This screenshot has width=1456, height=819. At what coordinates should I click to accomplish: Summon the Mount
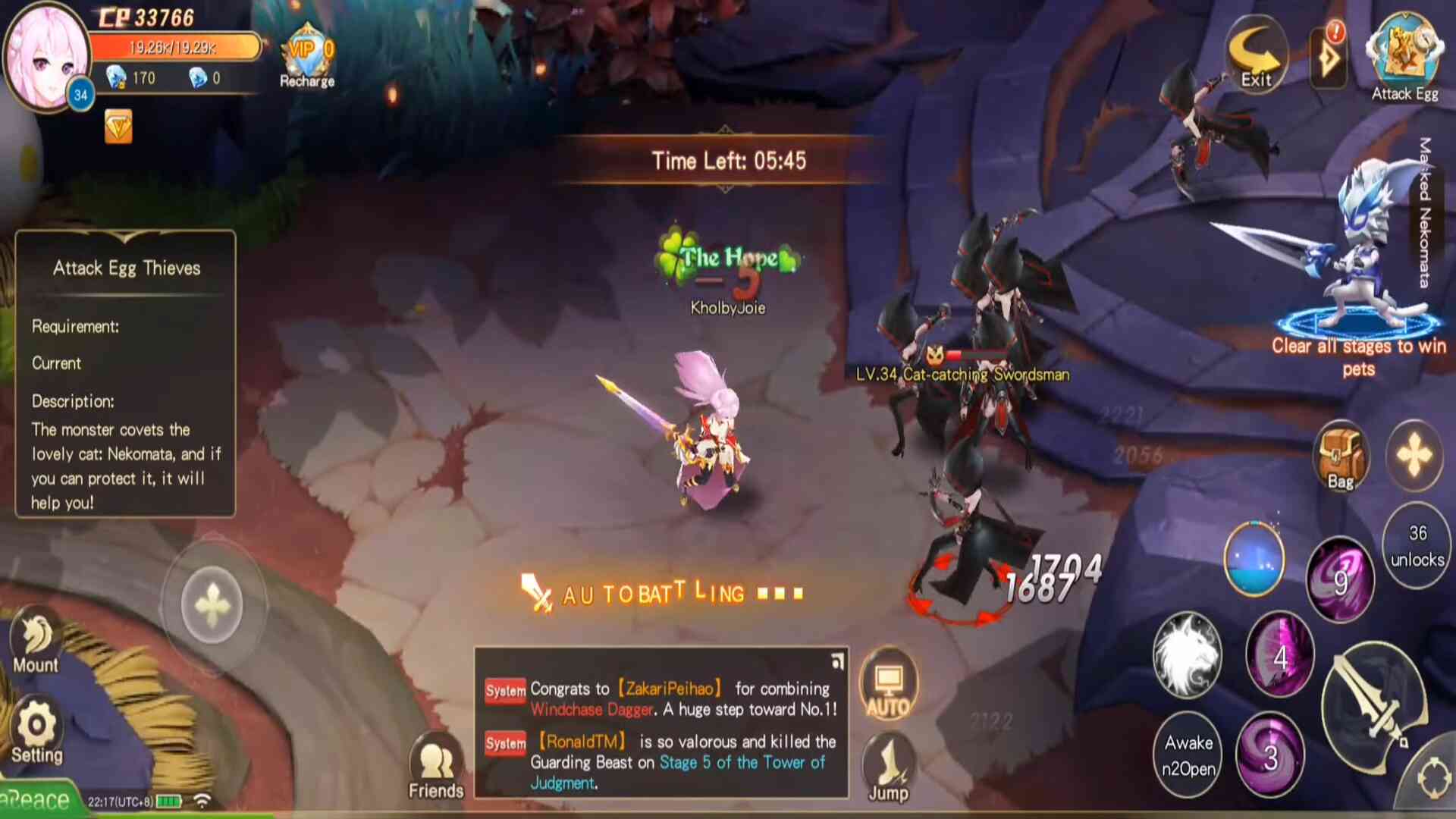[36, 642]
